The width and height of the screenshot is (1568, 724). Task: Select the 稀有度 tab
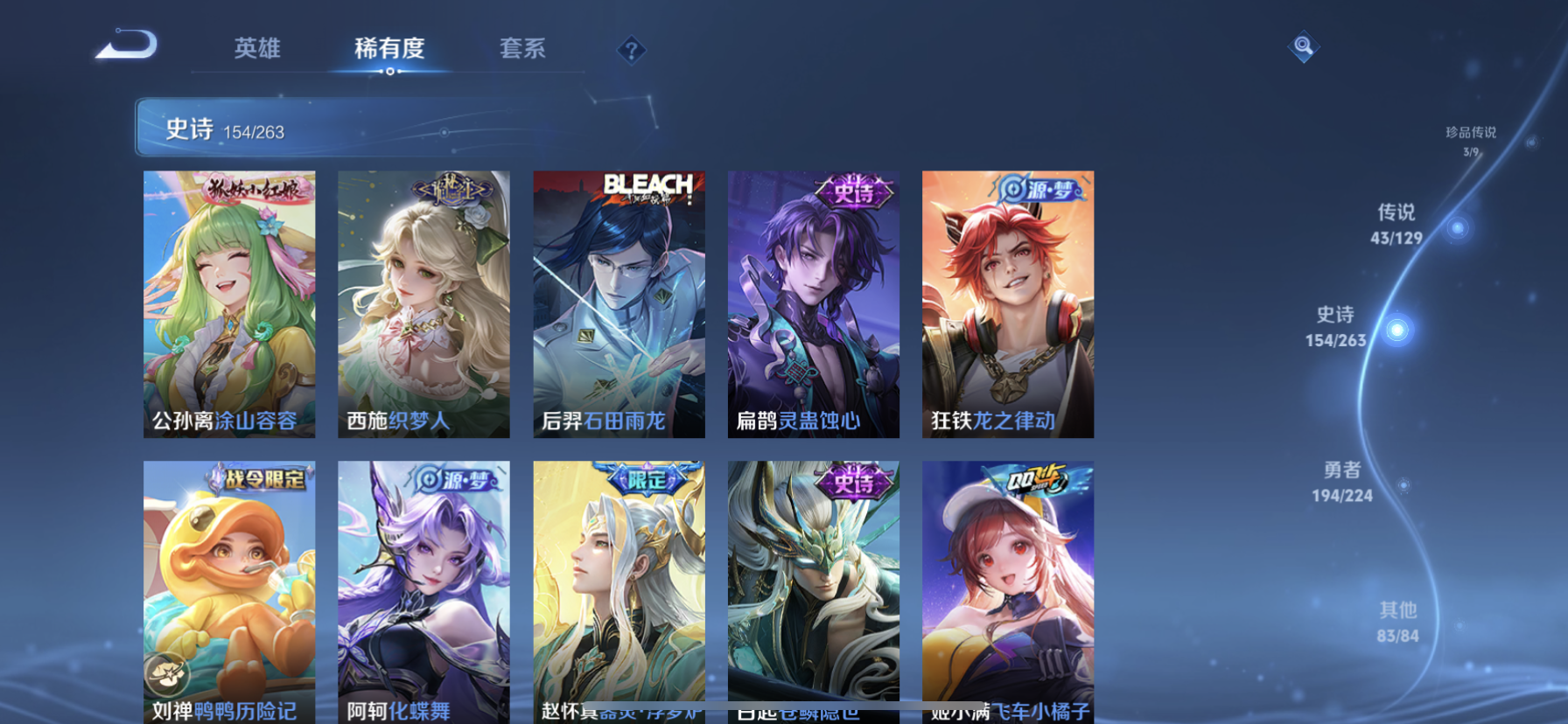tap(389, 48)
